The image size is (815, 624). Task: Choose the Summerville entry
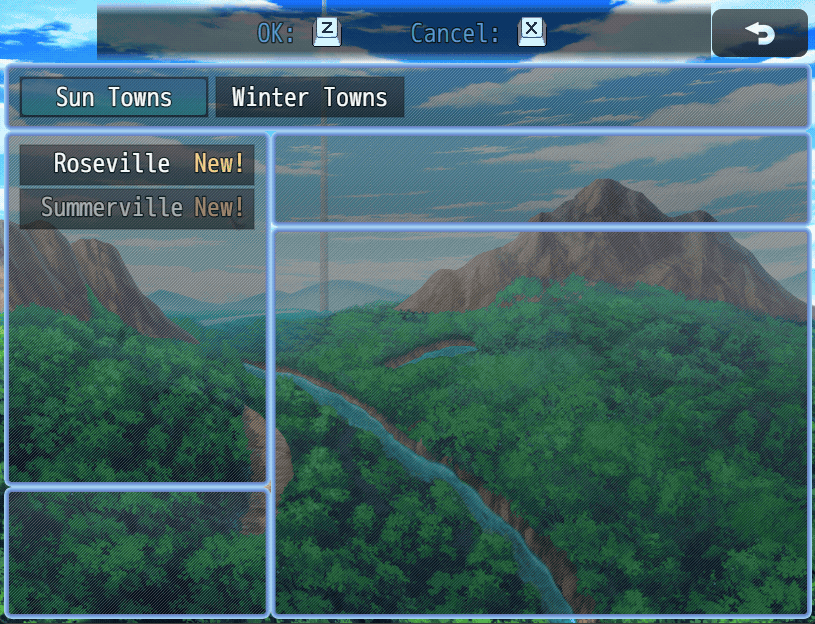[137, 208]
